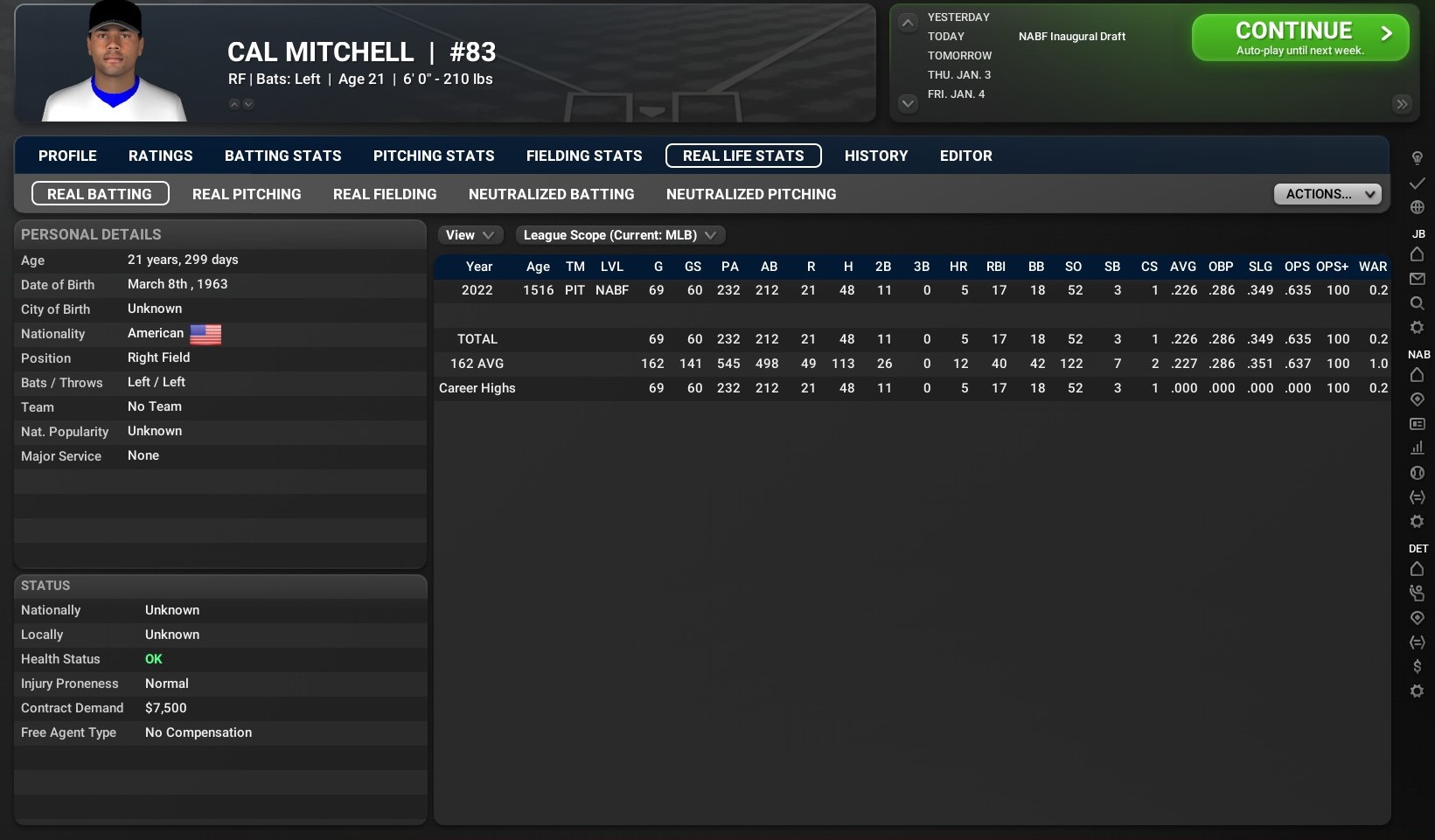Screen dimensions: 1435x840
Task: Click the sidebar magnifying glass search icon
Action: [x=1418, y=303]
